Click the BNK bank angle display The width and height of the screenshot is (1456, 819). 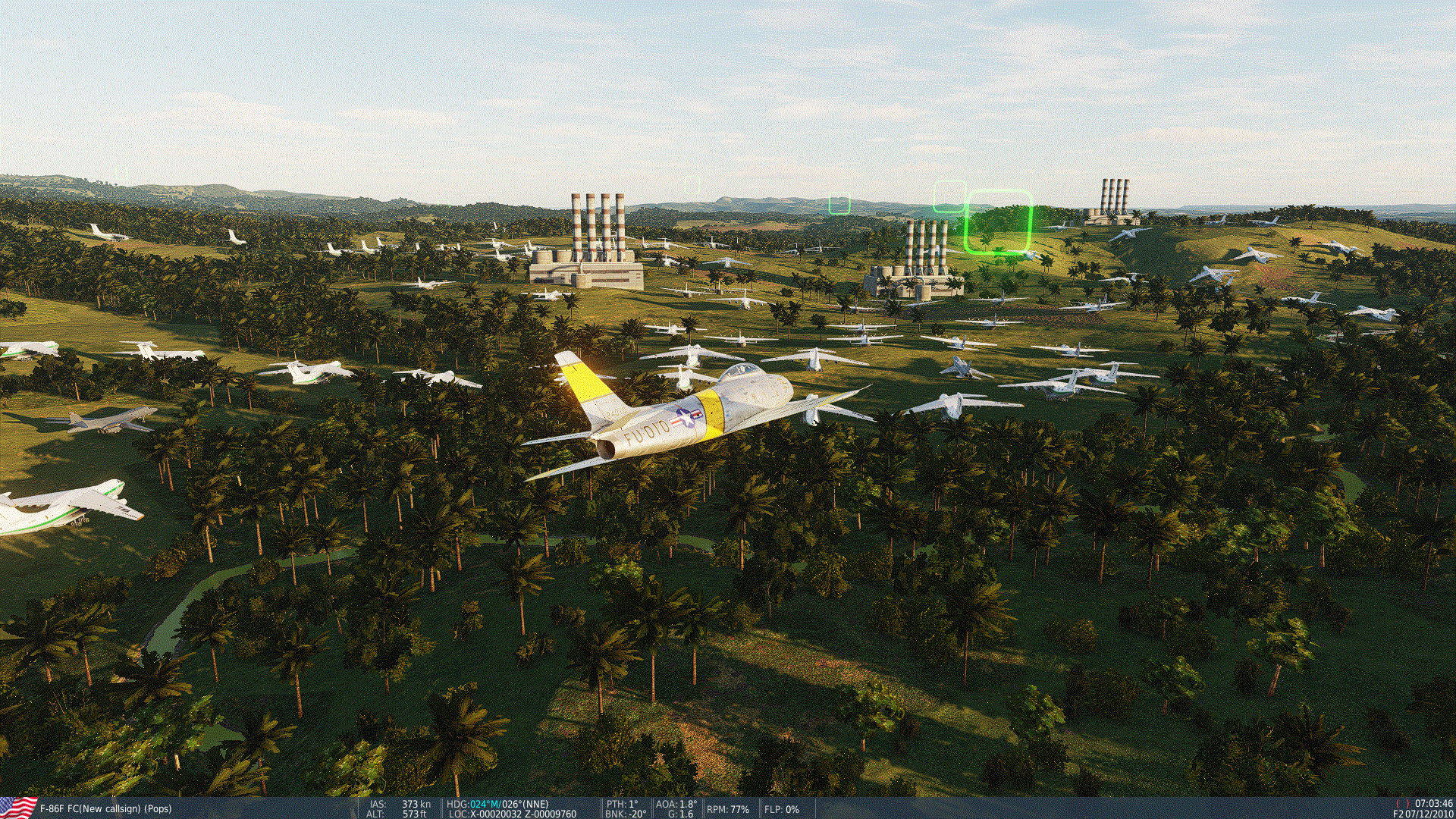click(625, 814)
